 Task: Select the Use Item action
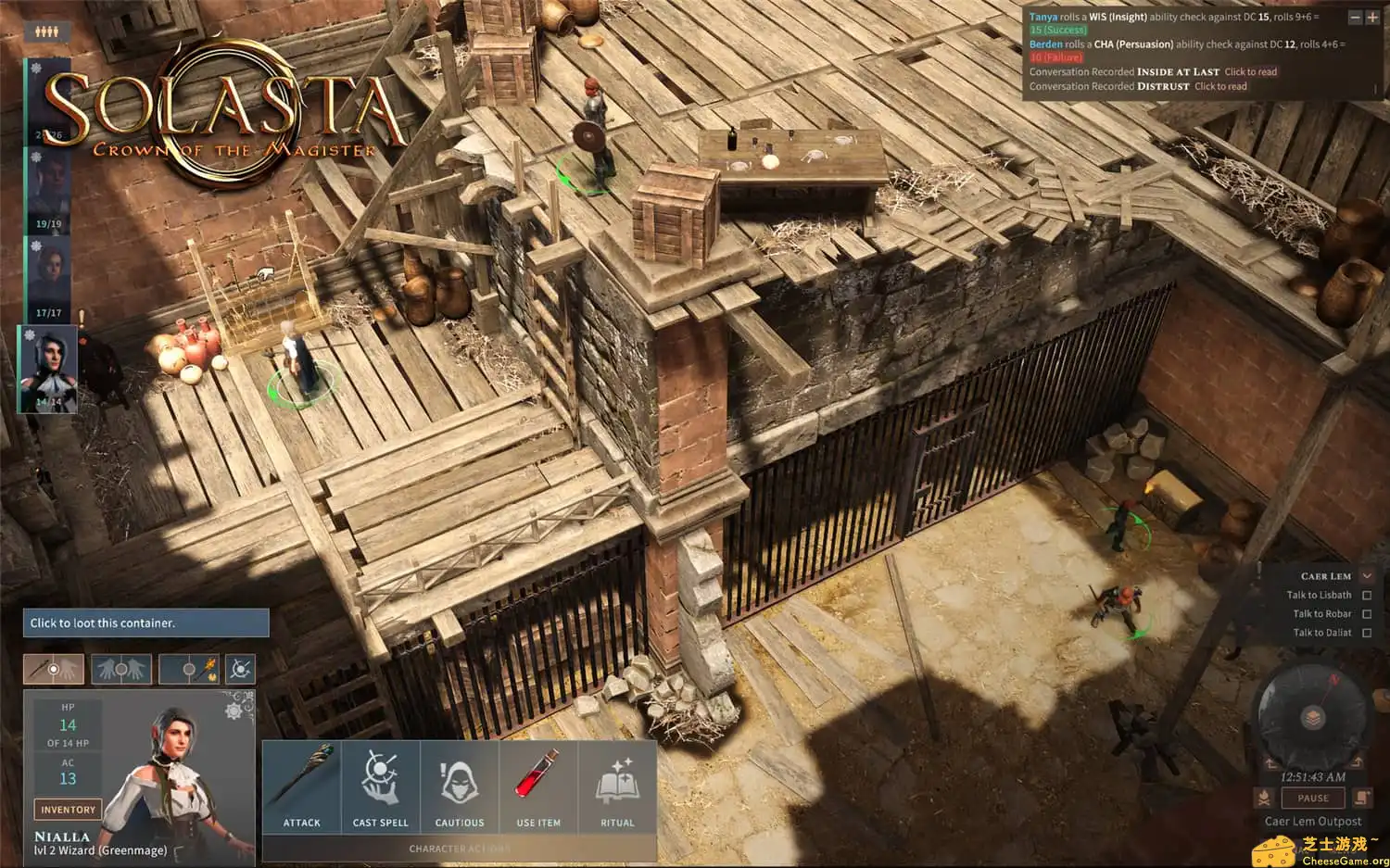click(x=538, y=778)
